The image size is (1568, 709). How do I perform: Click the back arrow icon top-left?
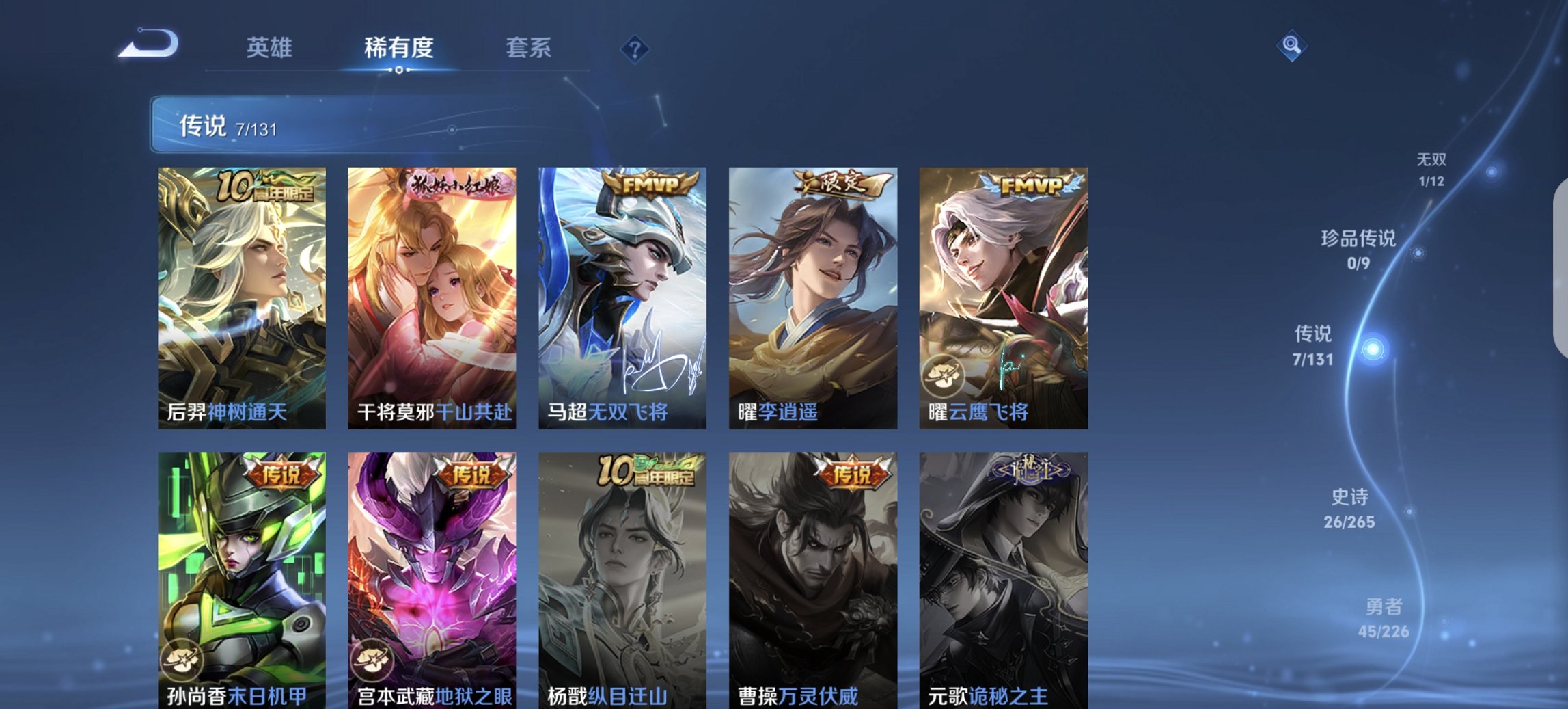149,44
